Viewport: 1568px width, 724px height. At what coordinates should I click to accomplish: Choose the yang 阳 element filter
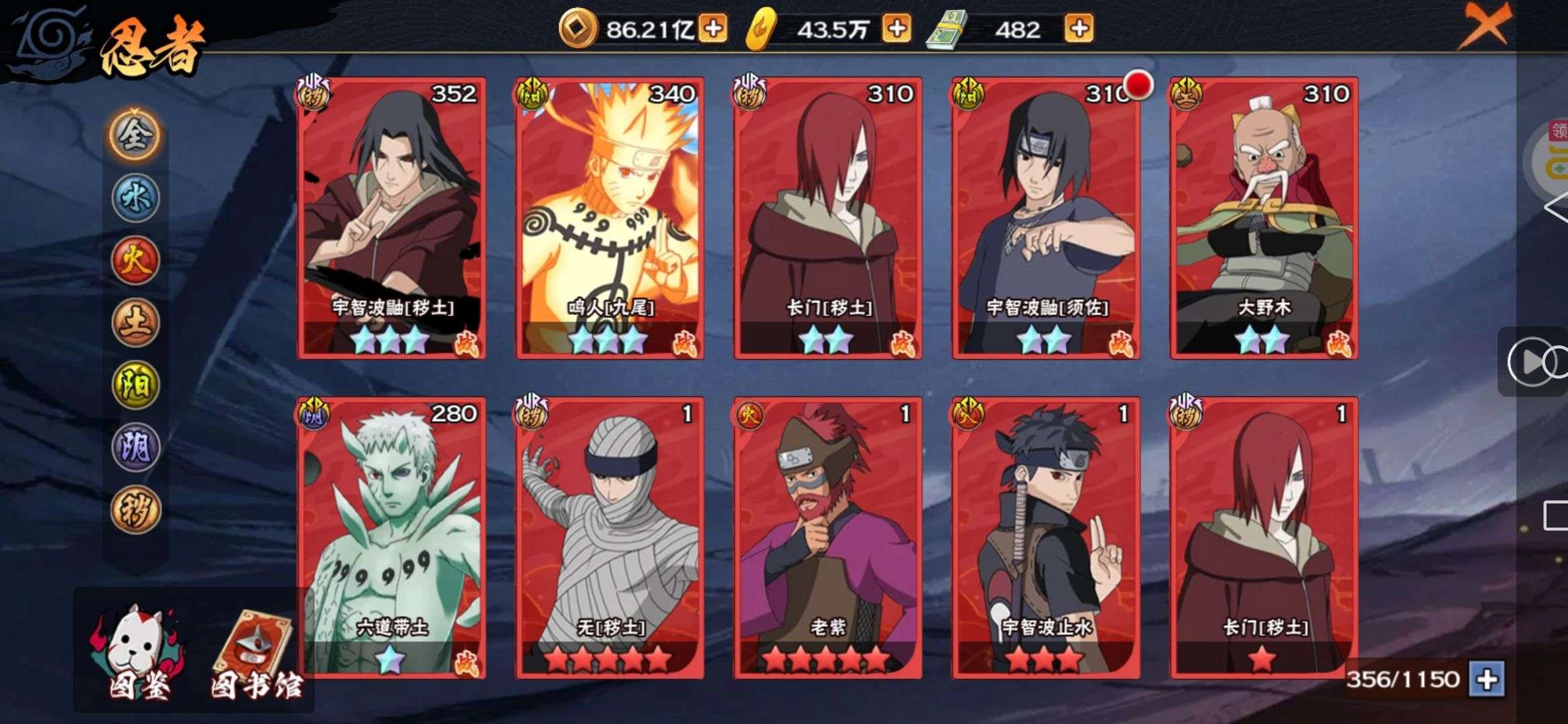(135, 385)
